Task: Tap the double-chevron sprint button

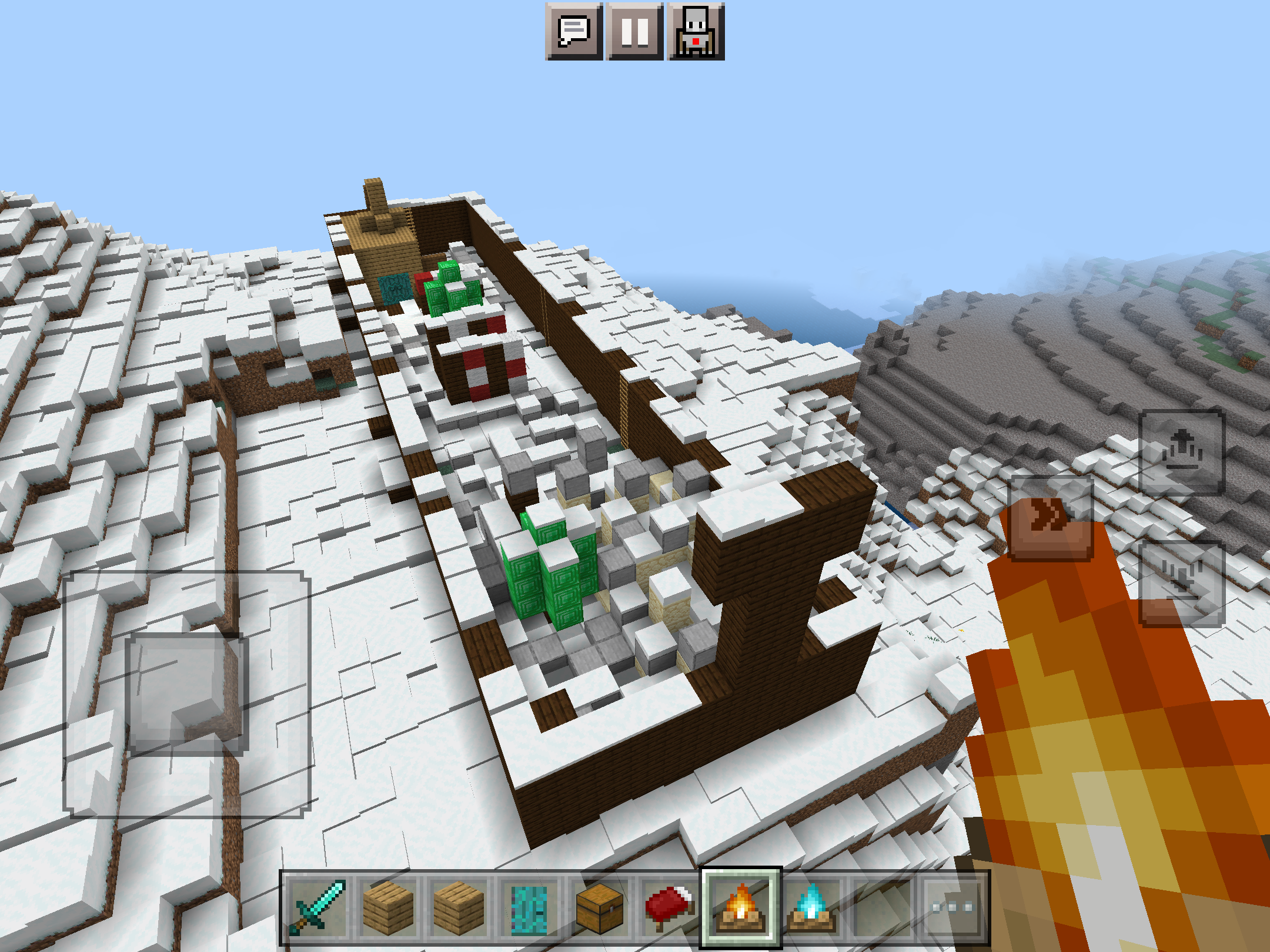Action: (x=1051, y=517)
